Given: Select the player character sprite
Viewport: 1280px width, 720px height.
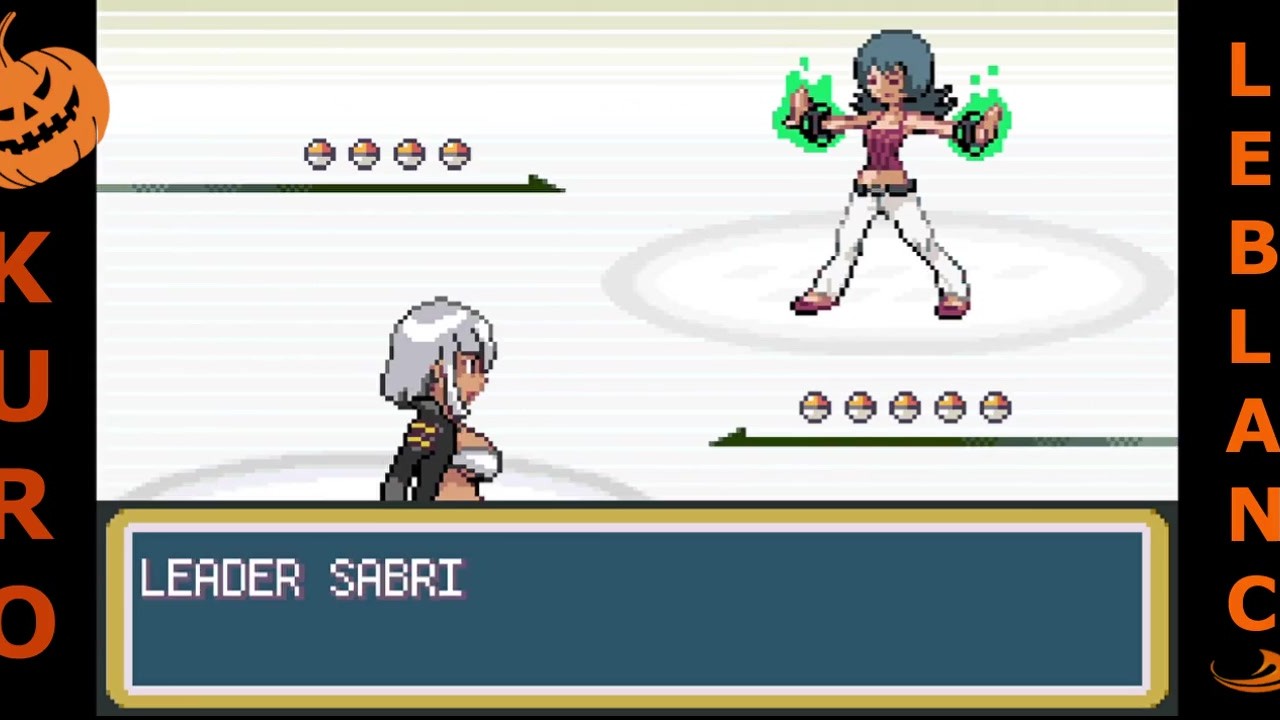Looking at the screenshot, I should [x=440, y=400].
